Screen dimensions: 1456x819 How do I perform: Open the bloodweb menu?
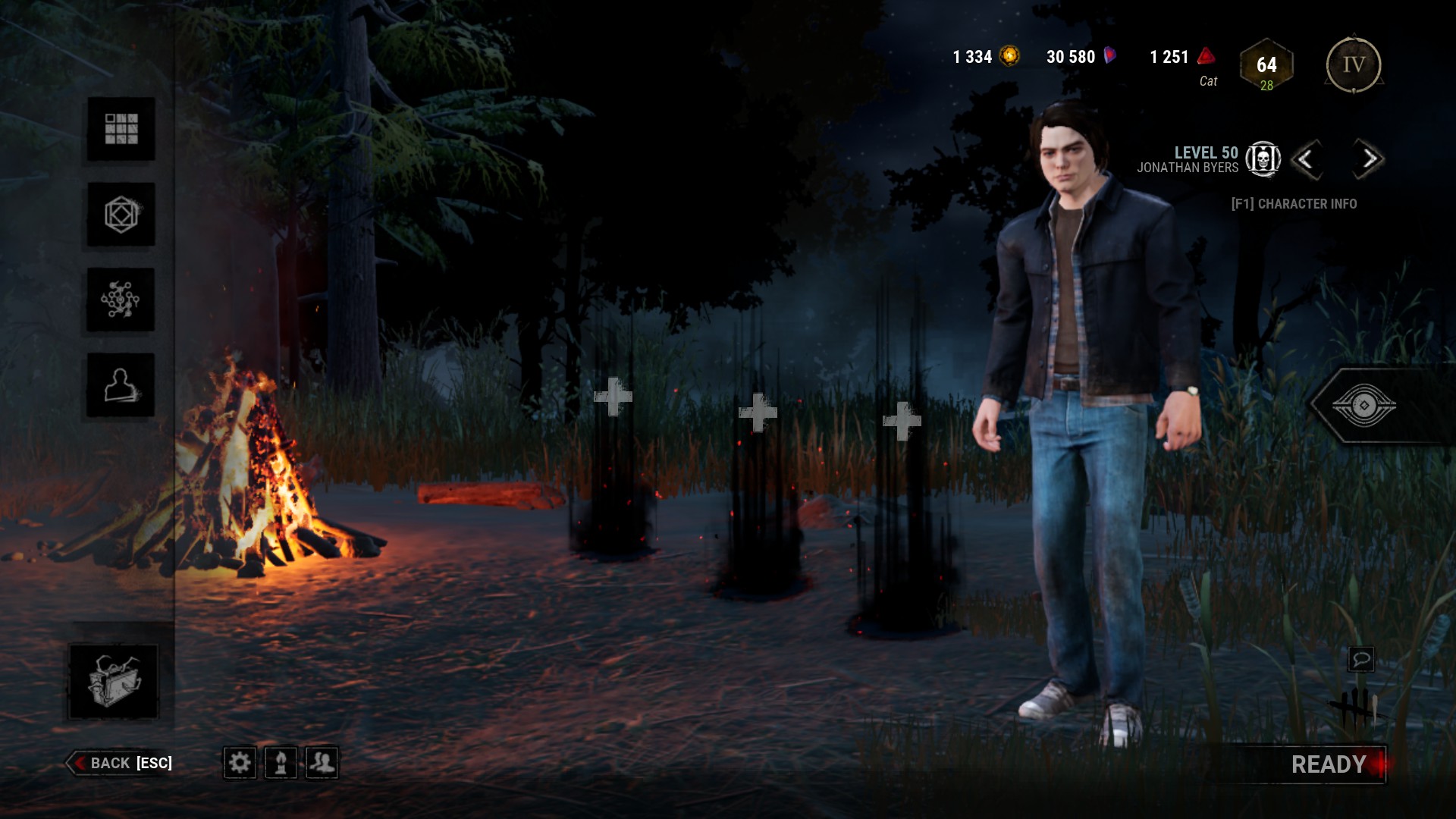tap(121, 300)
